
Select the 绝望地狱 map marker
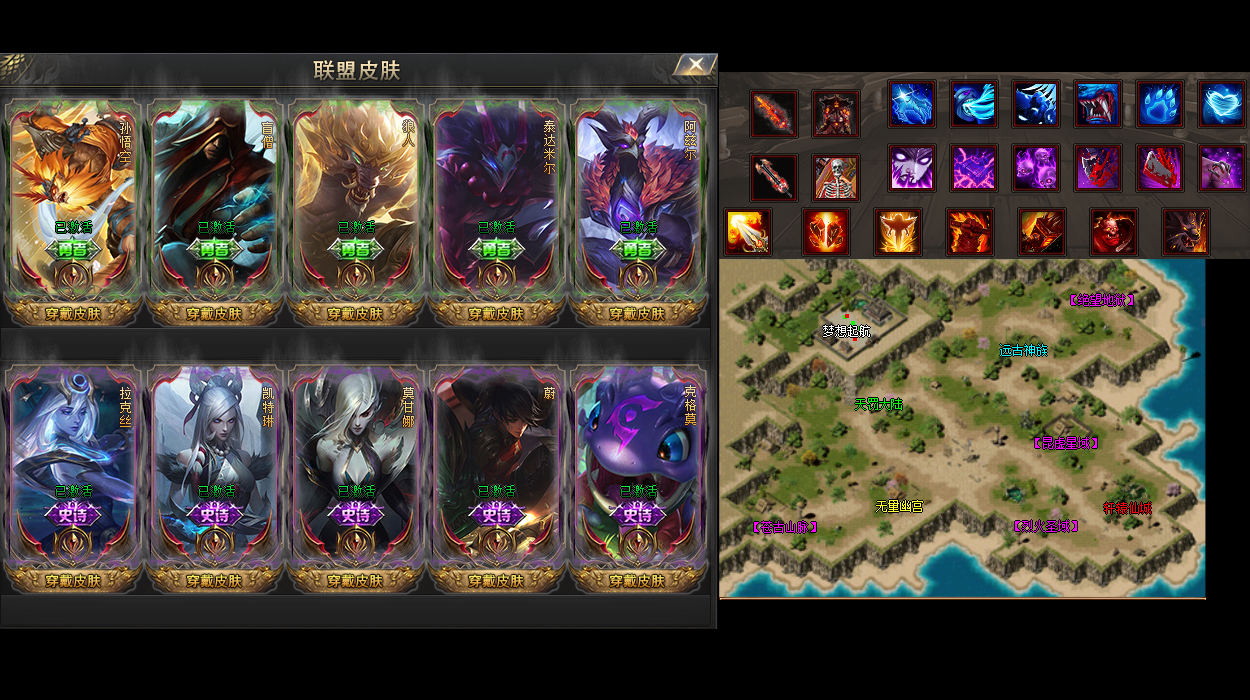(x=1102, y=299)
